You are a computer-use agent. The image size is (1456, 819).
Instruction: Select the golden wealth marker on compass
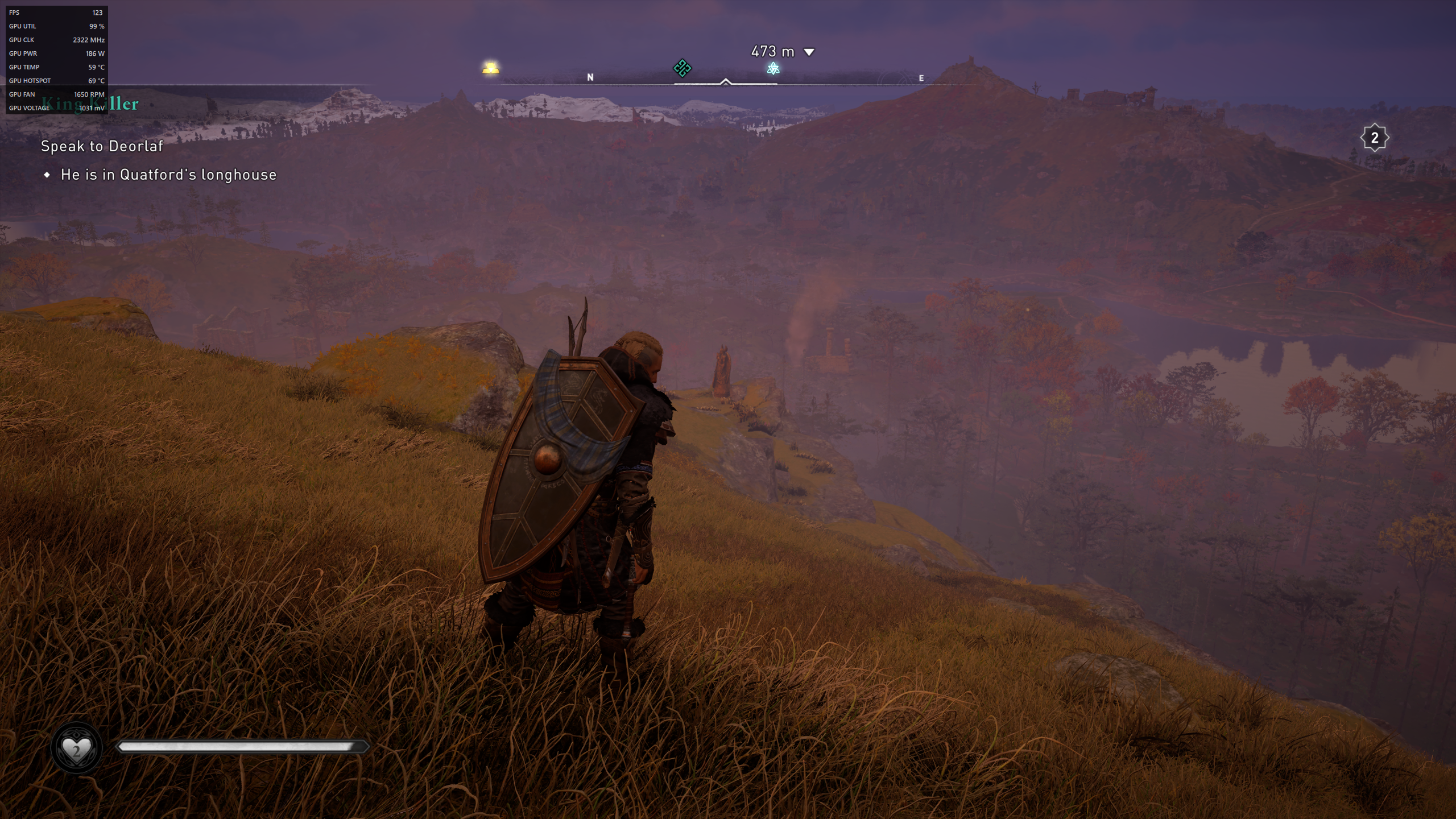pos(490,68)
